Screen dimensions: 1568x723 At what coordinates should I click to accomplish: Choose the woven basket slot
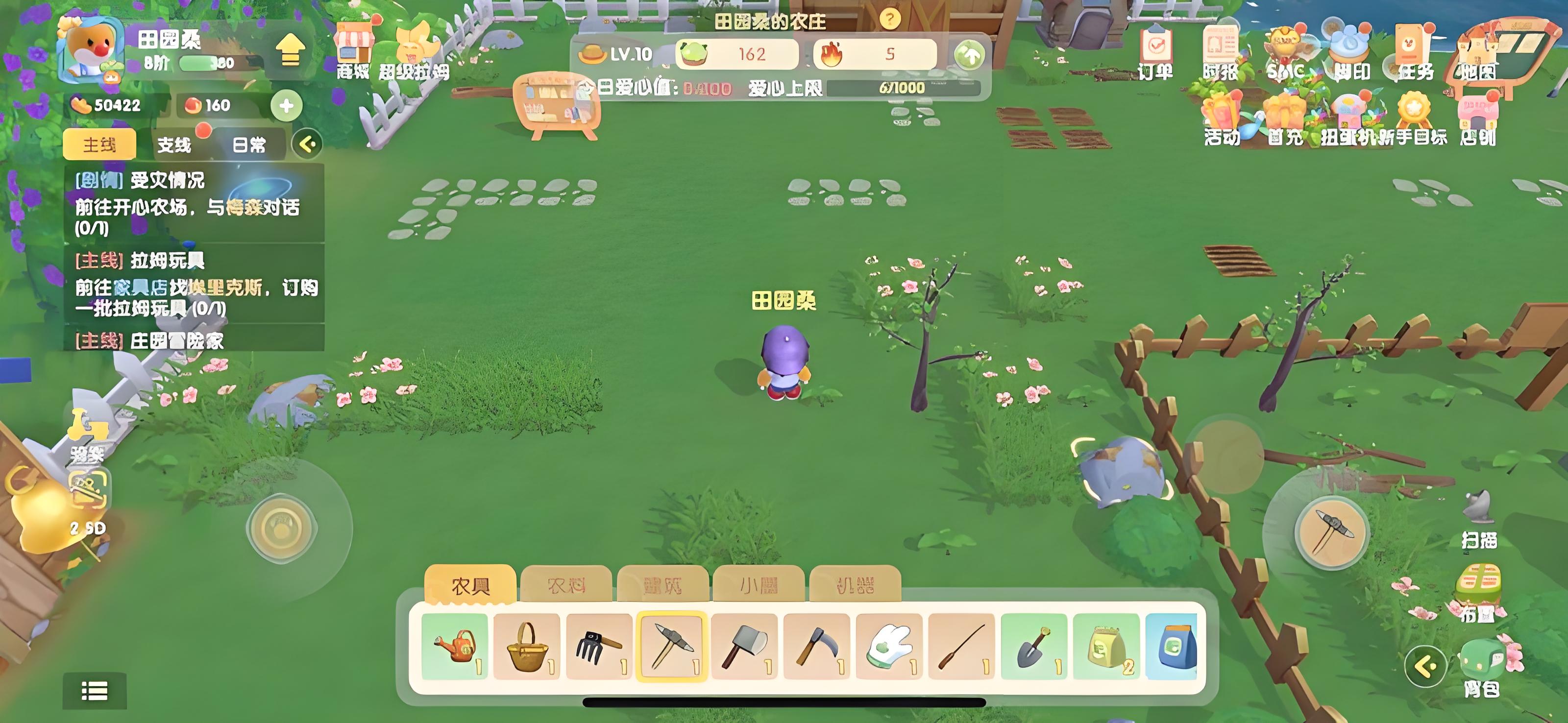click(527, 646)
